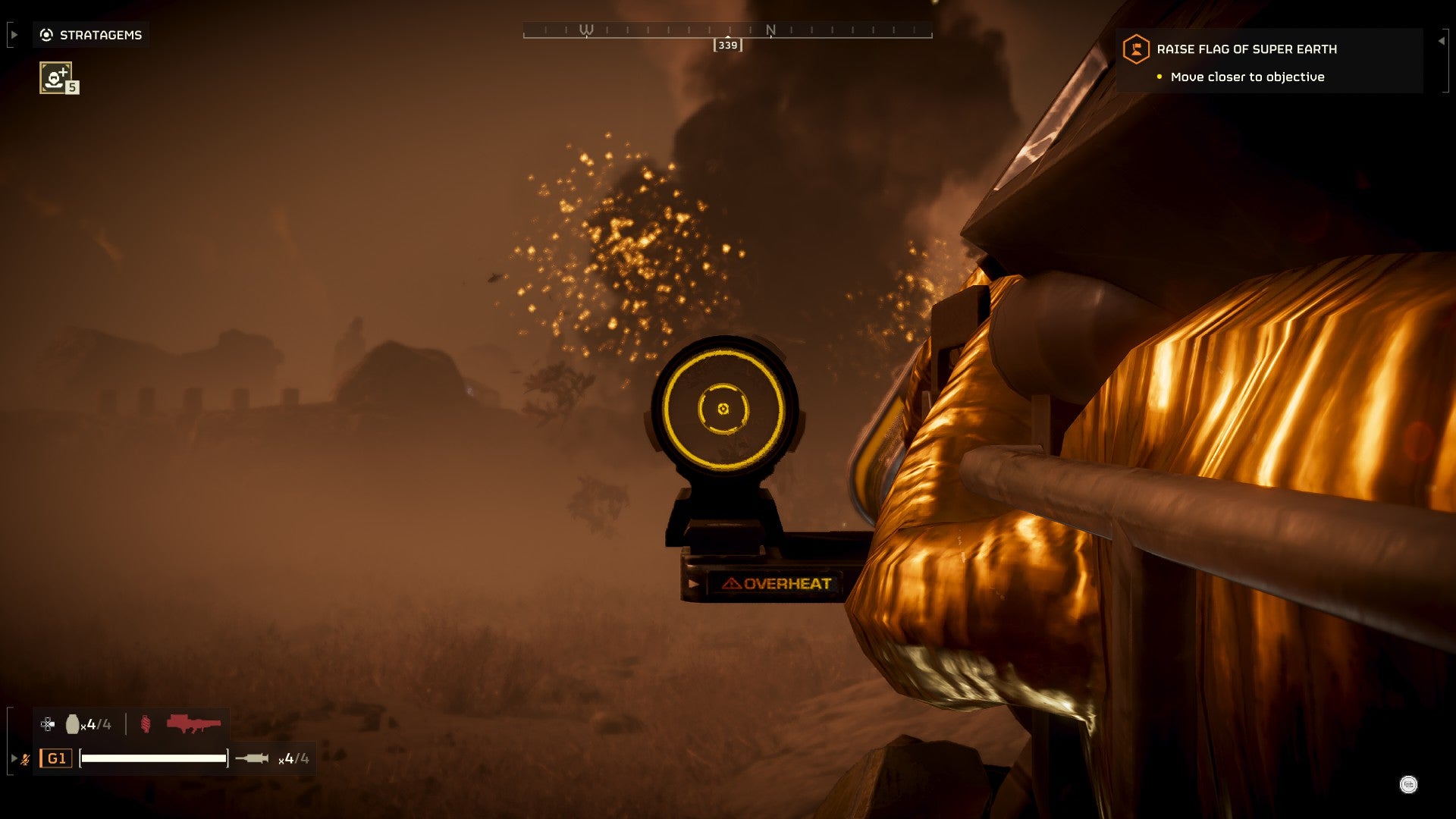Click the red support weapon silhouette icon
This screenshot has height=819, width=1456.
[x=194, y=724]
